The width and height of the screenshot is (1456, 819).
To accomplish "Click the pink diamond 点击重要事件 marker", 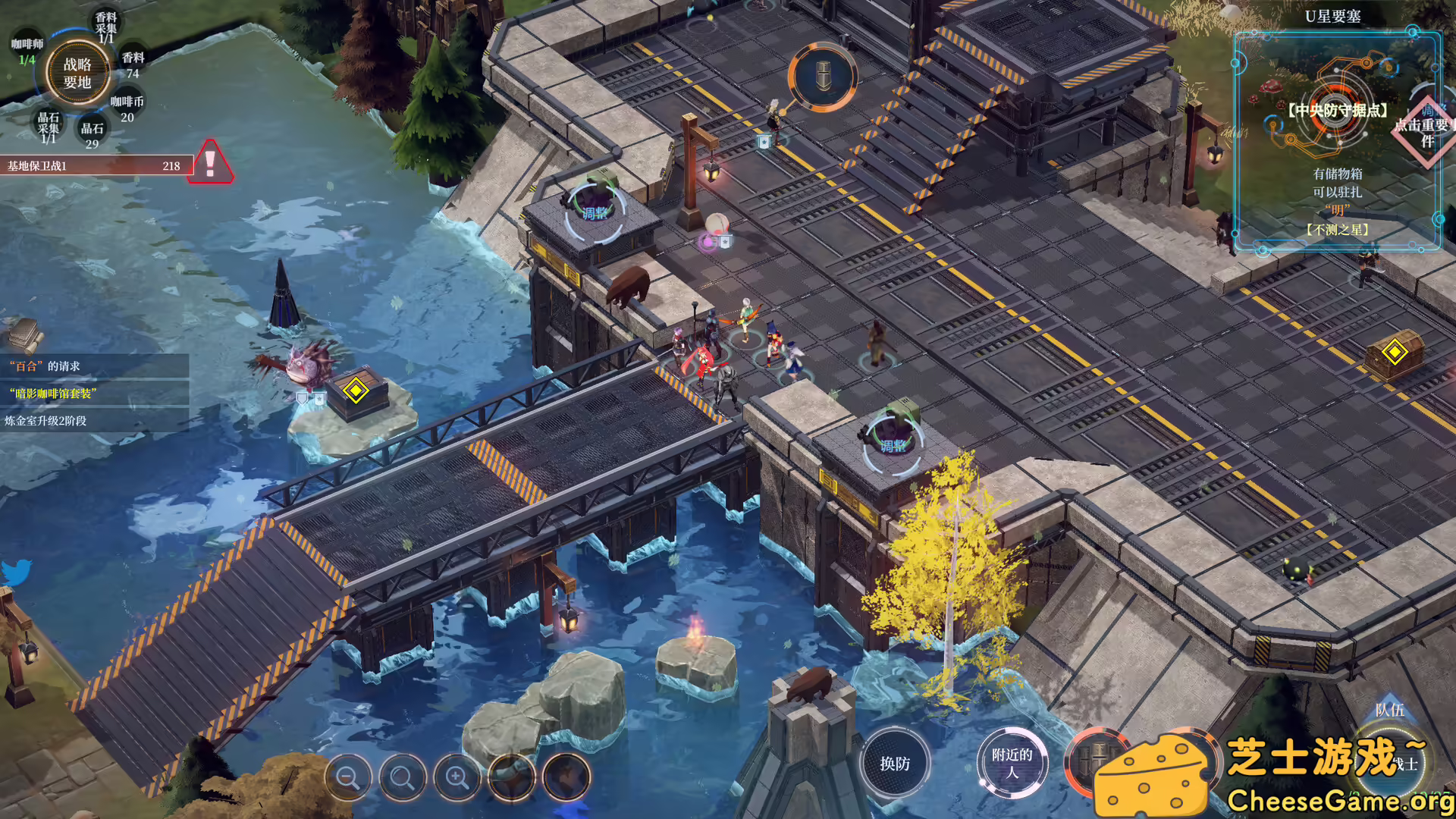I will [x=1426, y=130].
